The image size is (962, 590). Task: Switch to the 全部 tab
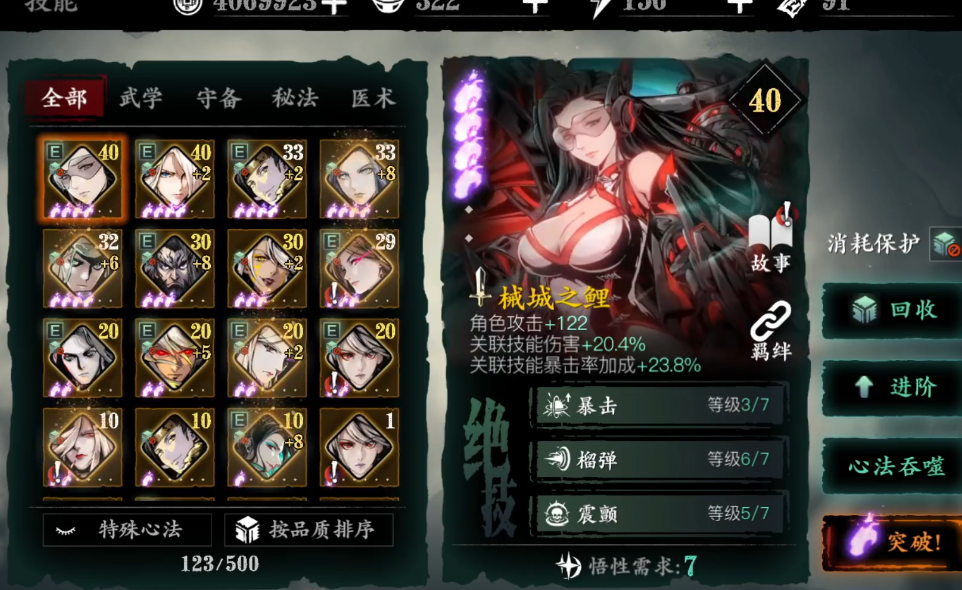coord(64,98)
